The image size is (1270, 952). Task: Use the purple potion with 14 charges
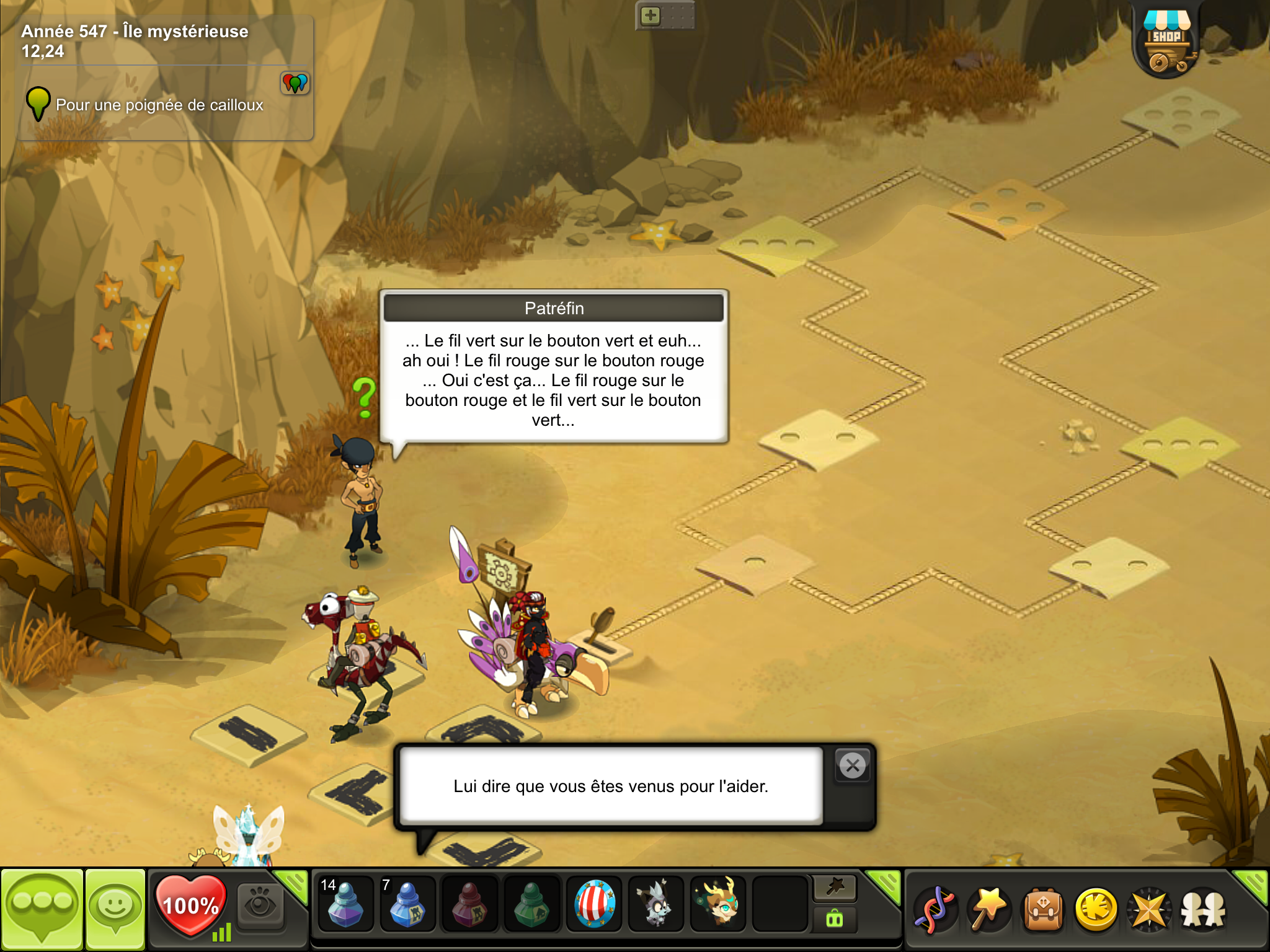tap(345, 904)
